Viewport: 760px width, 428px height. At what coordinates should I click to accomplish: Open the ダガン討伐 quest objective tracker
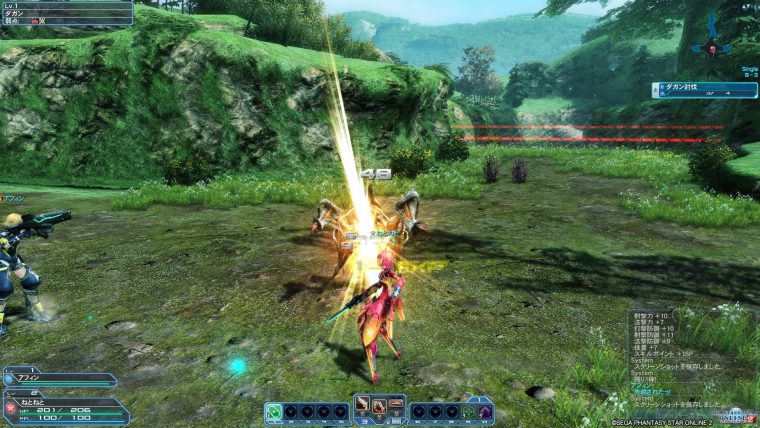click(x=704, y=90)
